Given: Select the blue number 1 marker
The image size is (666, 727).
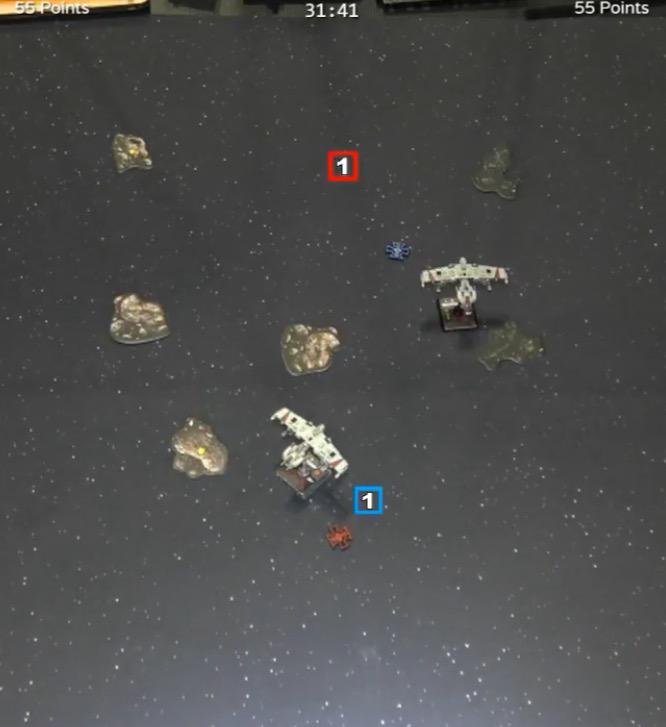Looking at the screenshot, I should (x=368, y=500).
